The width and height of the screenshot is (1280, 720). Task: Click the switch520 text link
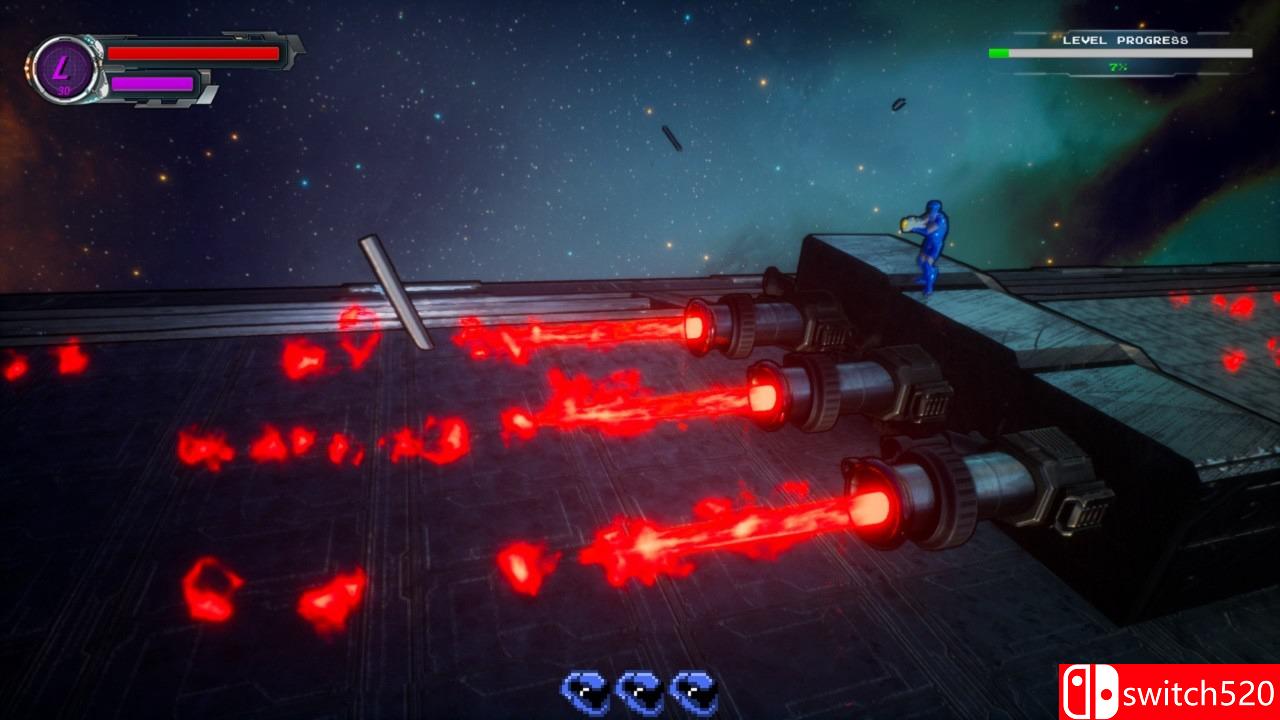point(1200,689)
